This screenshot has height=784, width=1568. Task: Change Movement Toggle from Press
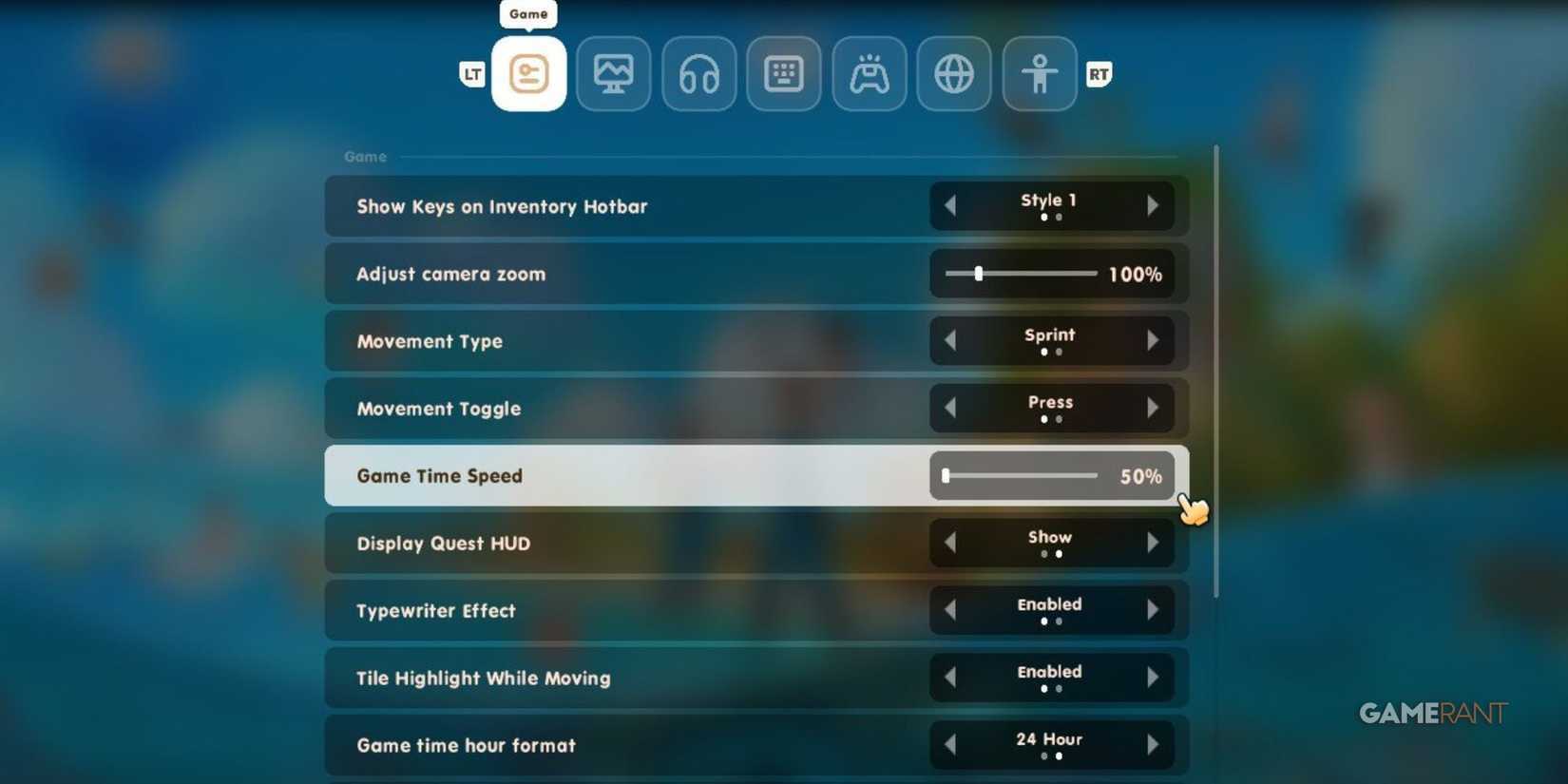click(1155, 408)
